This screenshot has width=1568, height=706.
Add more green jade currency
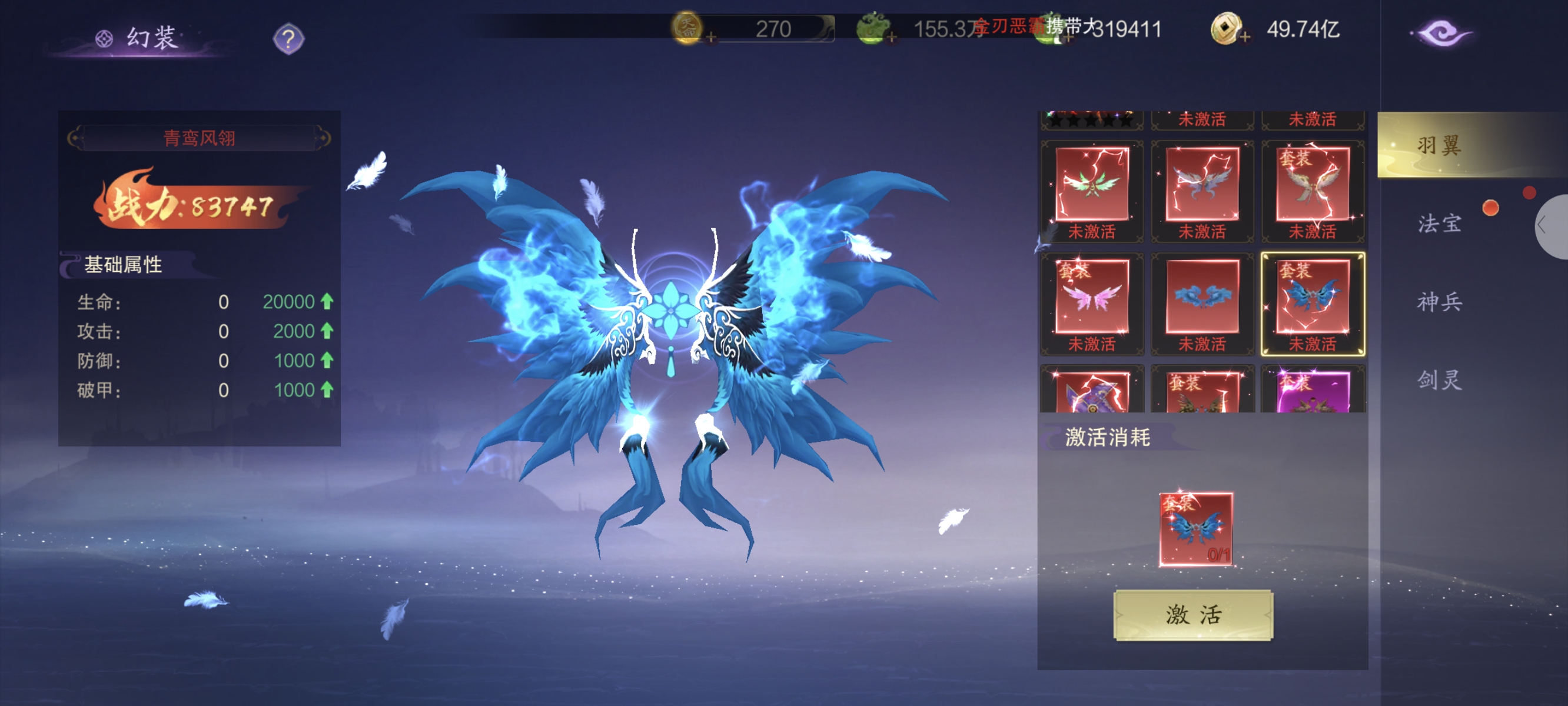(891, 38)
